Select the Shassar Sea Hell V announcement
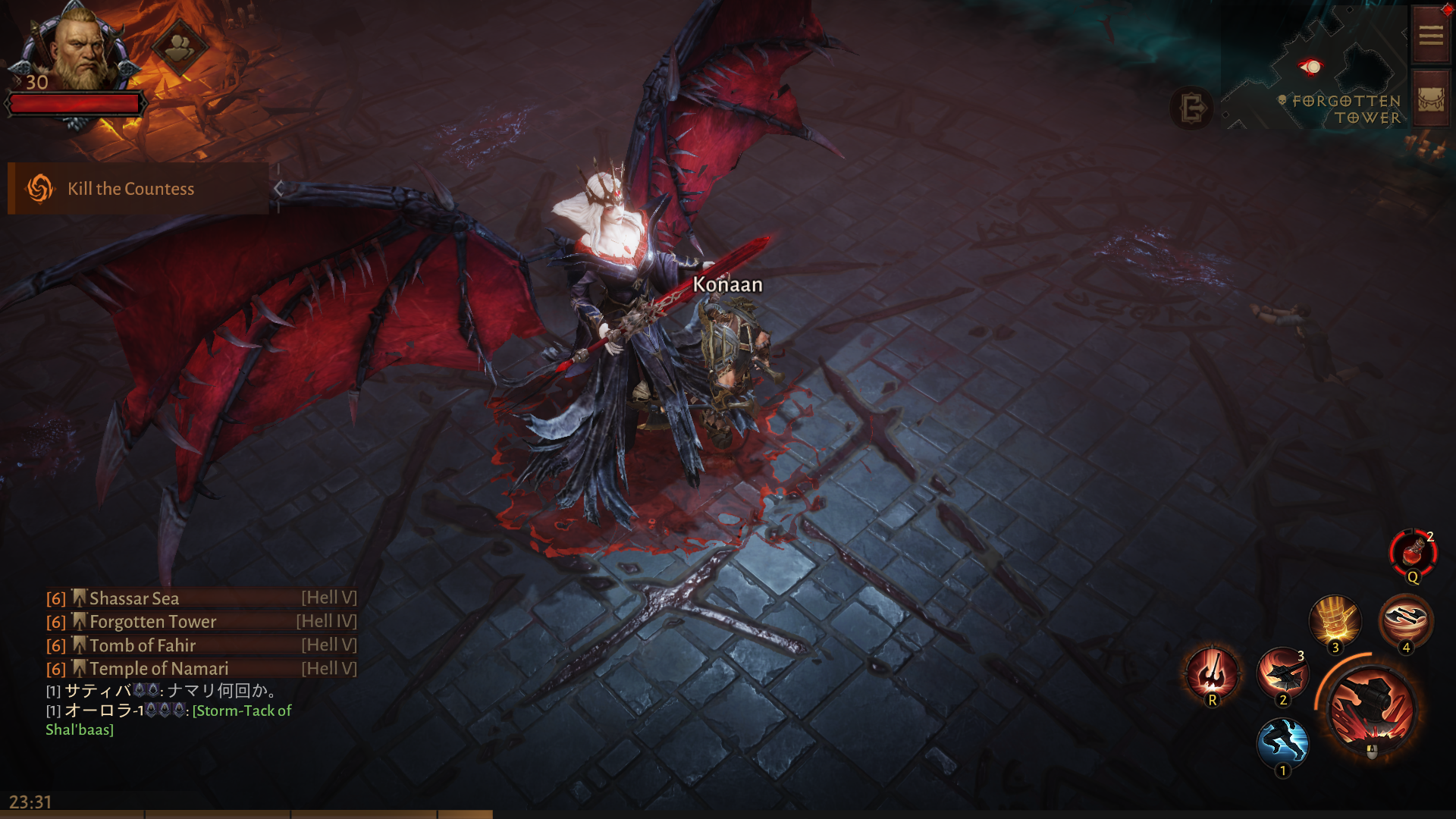Image resolution: width=1456 pixels, height=819 pixels. 134,598
